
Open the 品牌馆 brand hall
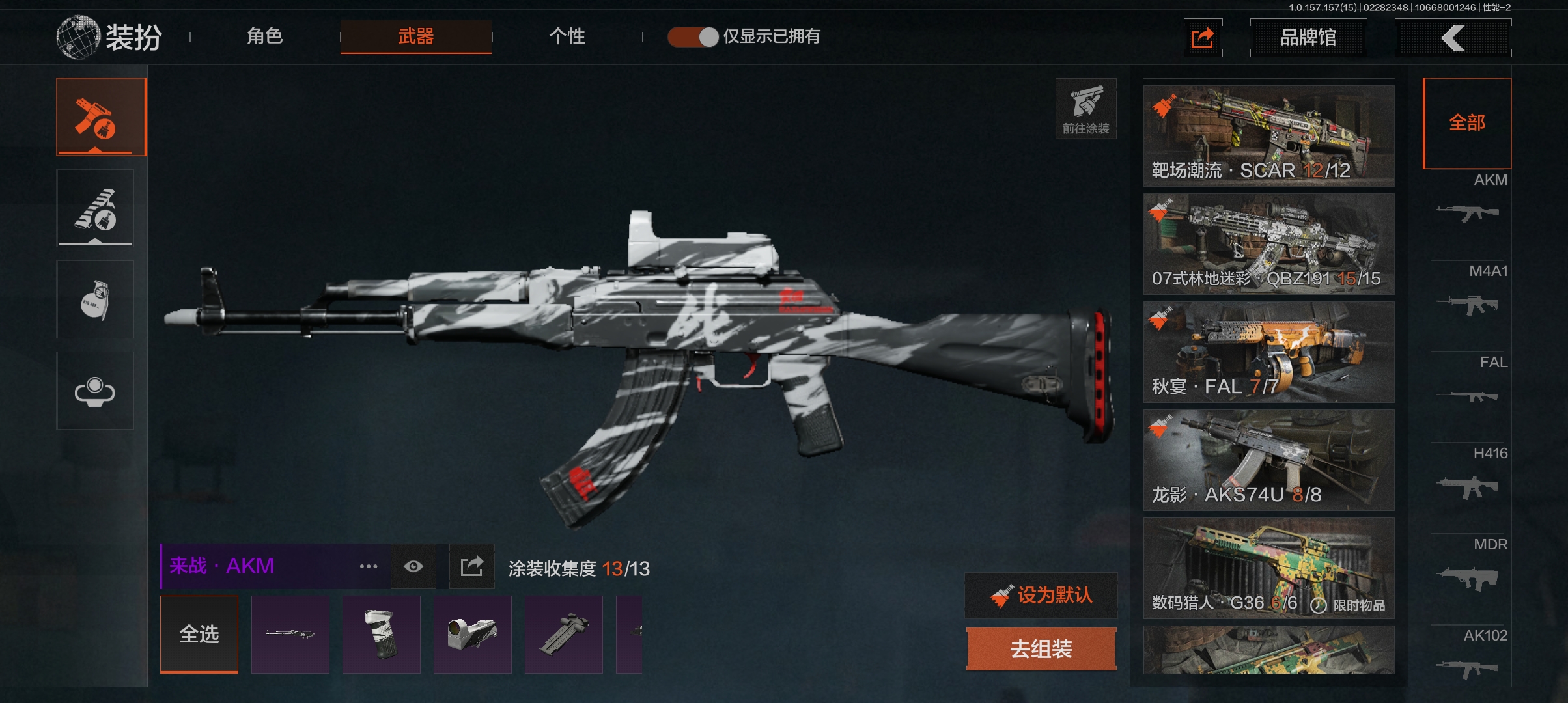point(1308,38)
